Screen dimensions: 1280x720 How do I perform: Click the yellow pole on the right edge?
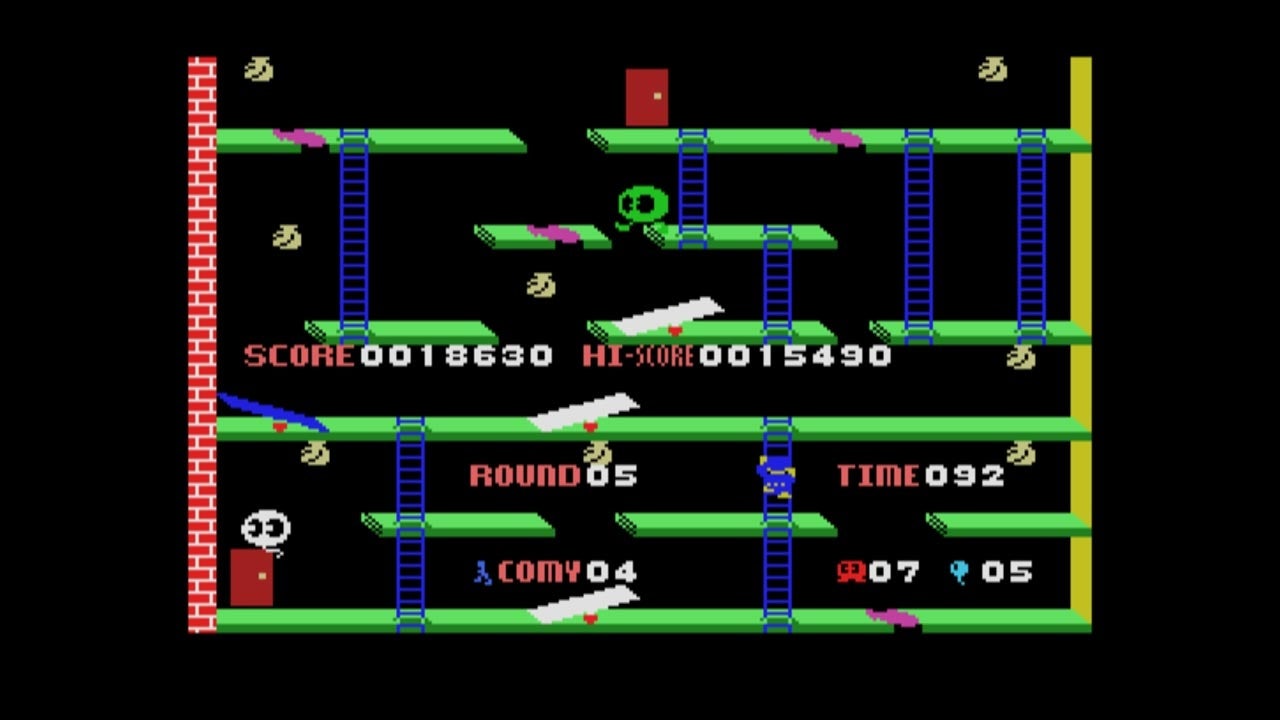click(x=1080, y=350)
